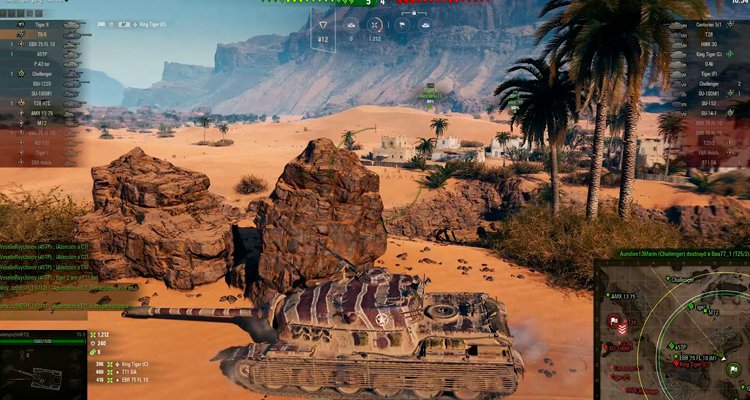Choose the AMX 30 enemy row
The image size is (750, 400).
[x=705, y=44]
